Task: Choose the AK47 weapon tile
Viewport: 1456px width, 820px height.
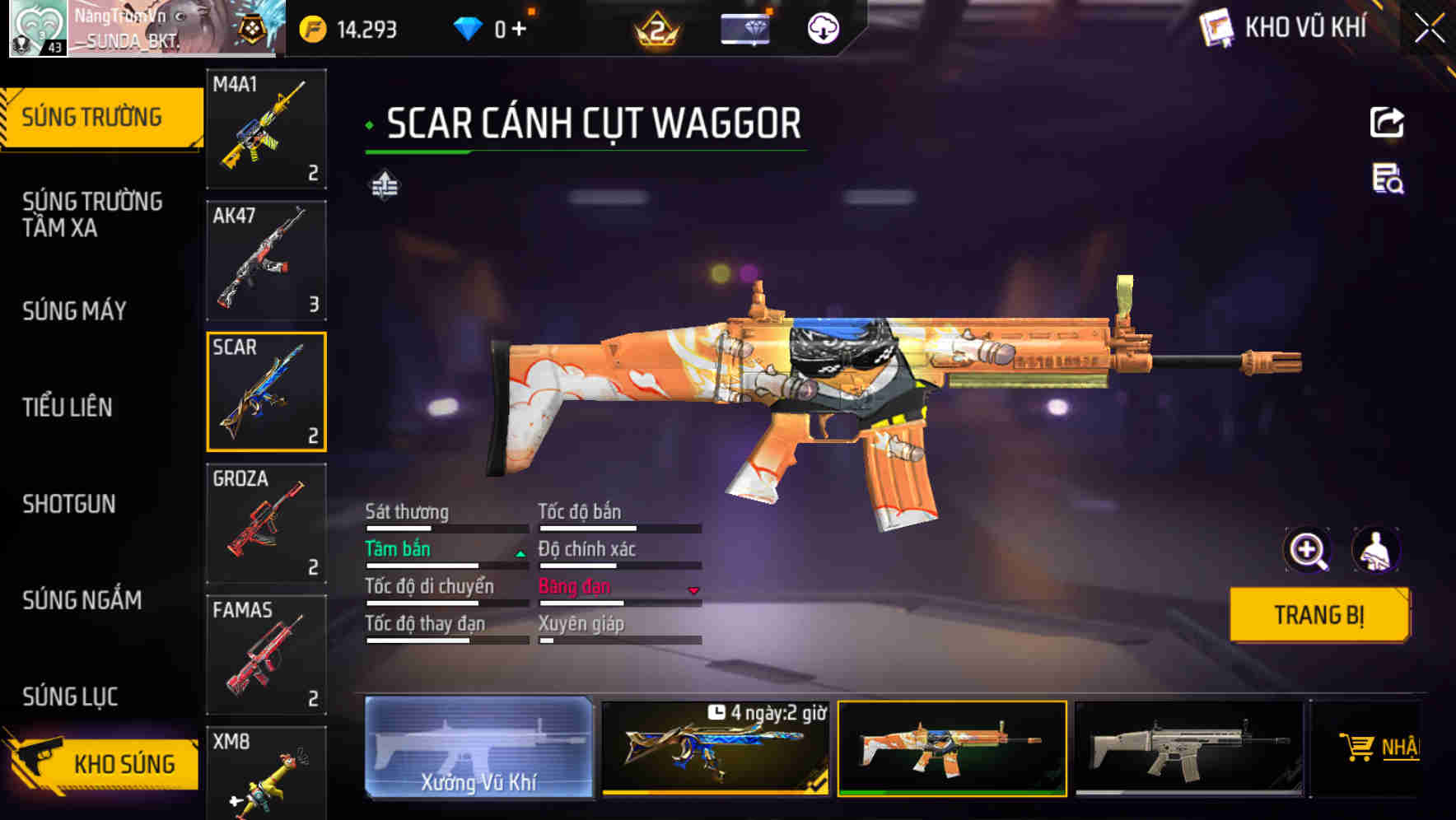Action: click(266, 260)
